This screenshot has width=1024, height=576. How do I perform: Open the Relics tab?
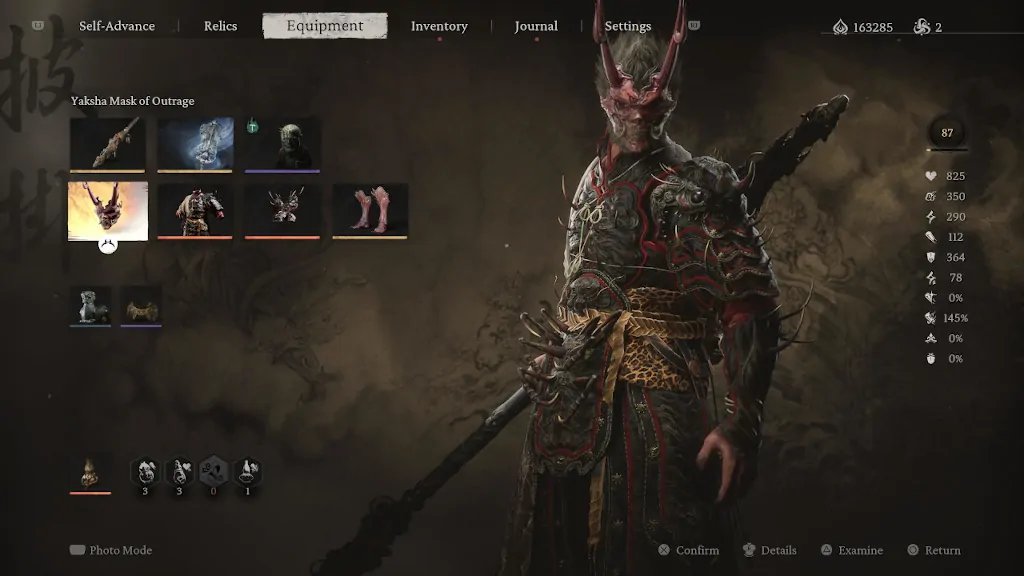220,26
